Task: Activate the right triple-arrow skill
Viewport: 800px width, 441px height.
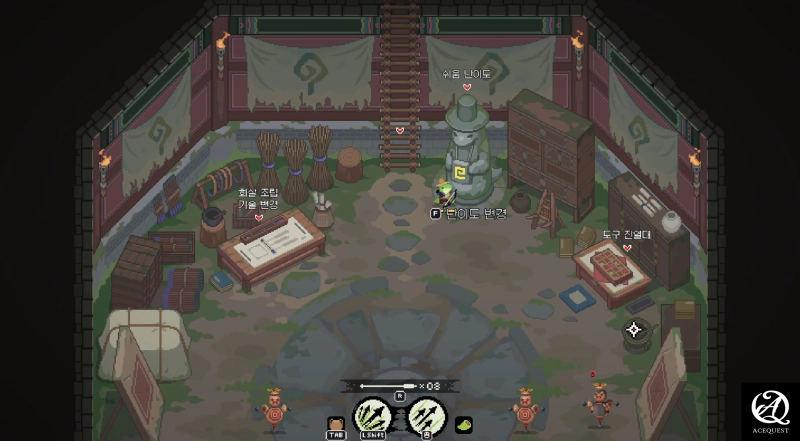Action: pos(427,415)
